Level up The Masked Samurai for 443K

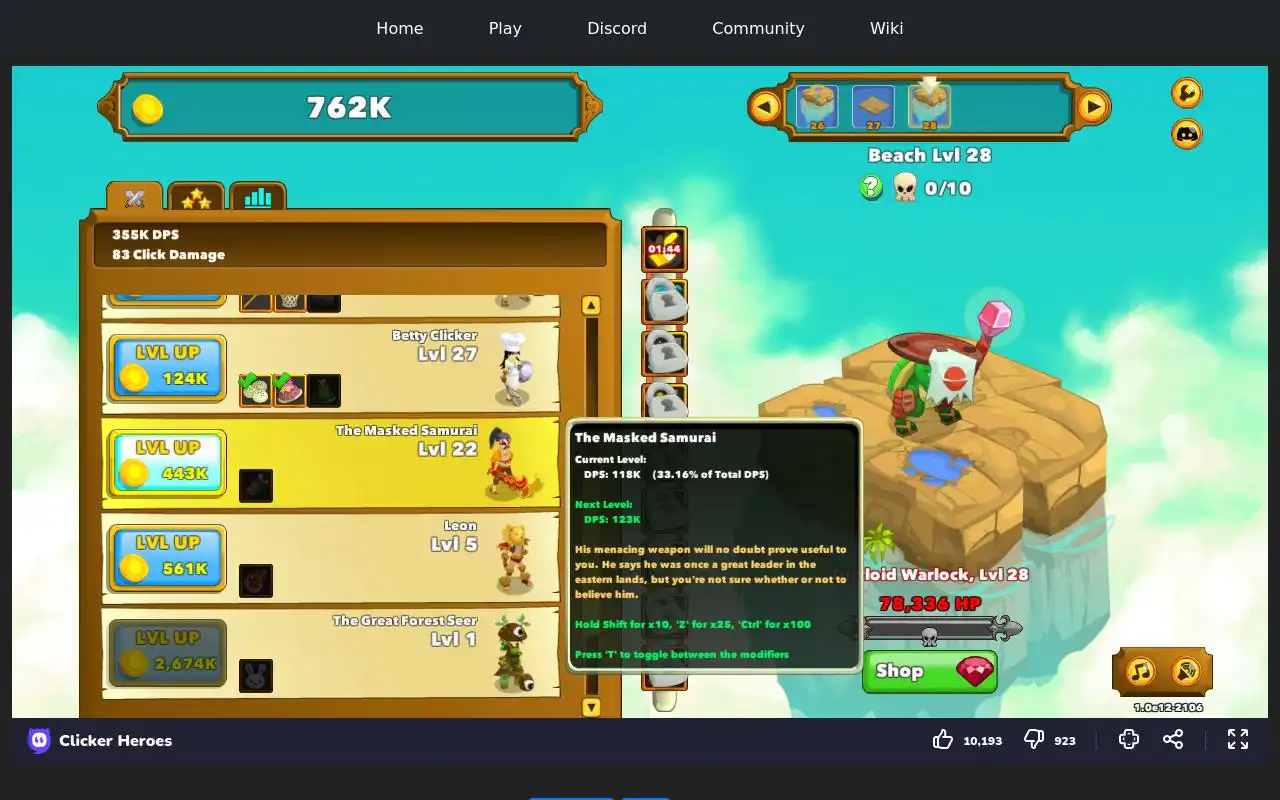[x=167, y=462]
